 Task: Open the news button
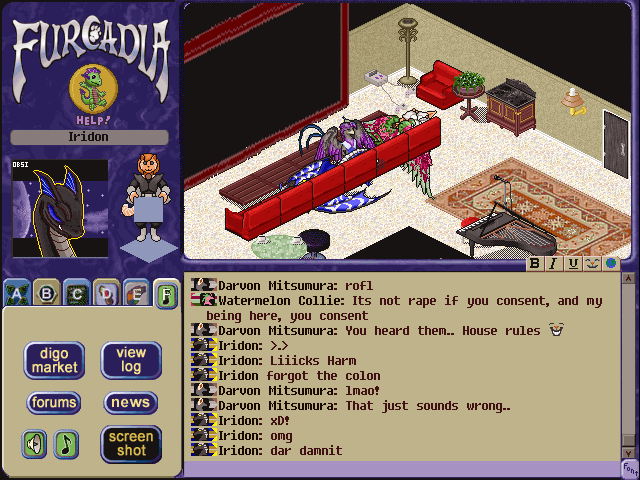131,403
